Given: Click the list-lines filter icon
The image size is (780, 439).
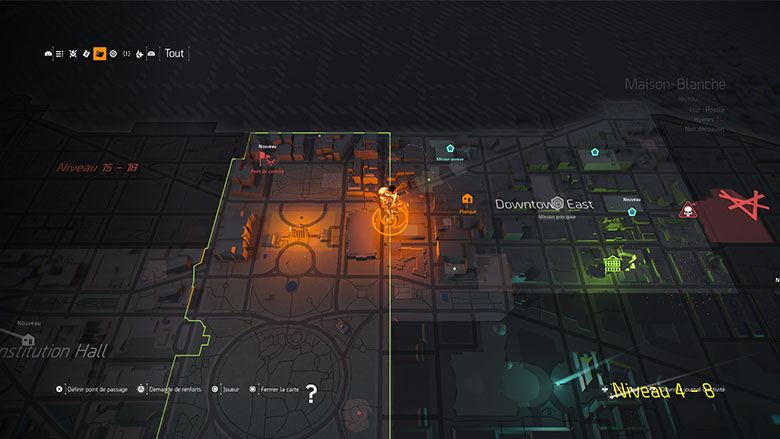Looking at the screenshot, I should [x=60, y=54].
